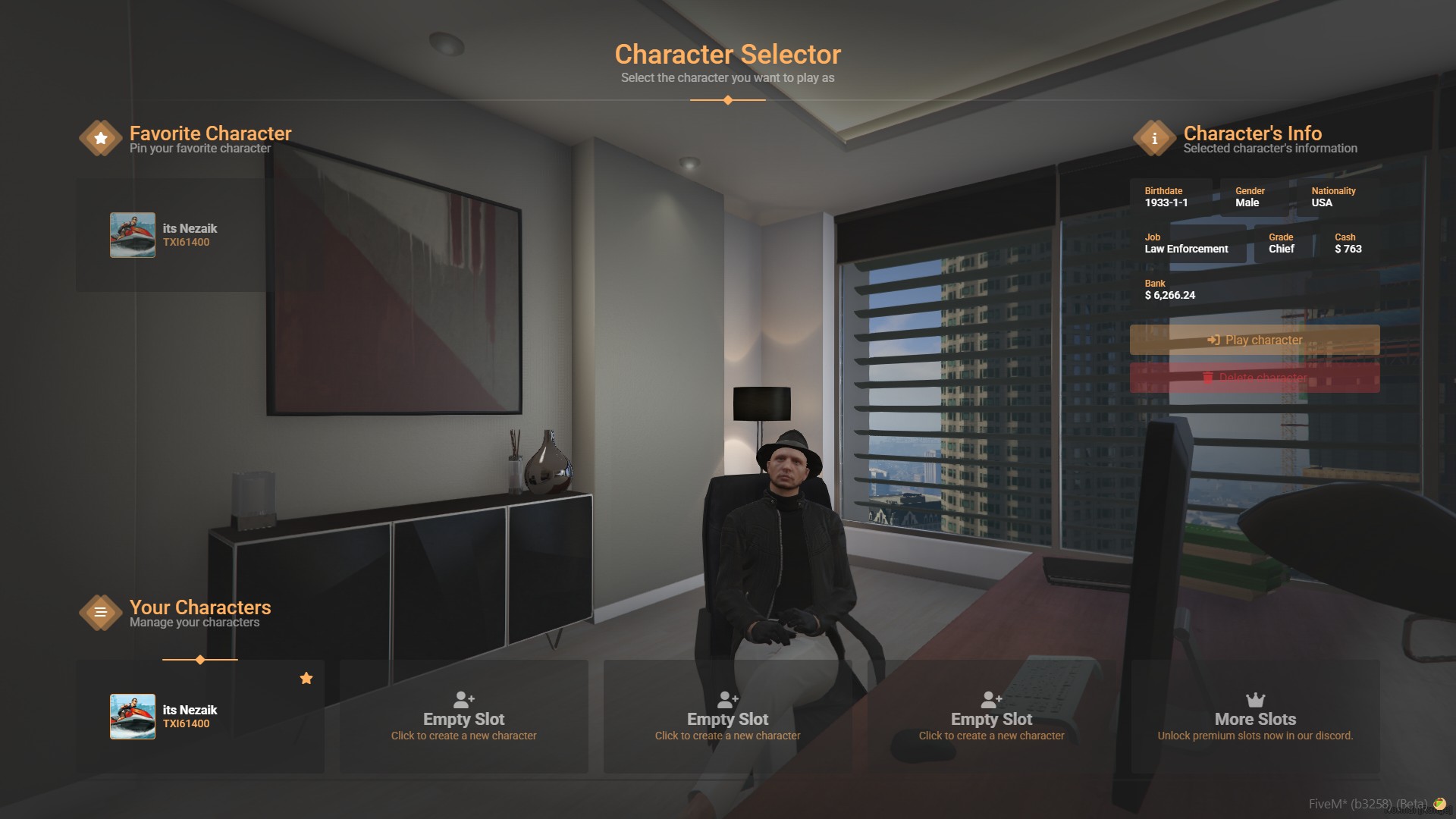The width and height of the screenshot is (1456, 819).
Task: Click 'Click to create a new character' on second slot
Action: click(727, 735)
